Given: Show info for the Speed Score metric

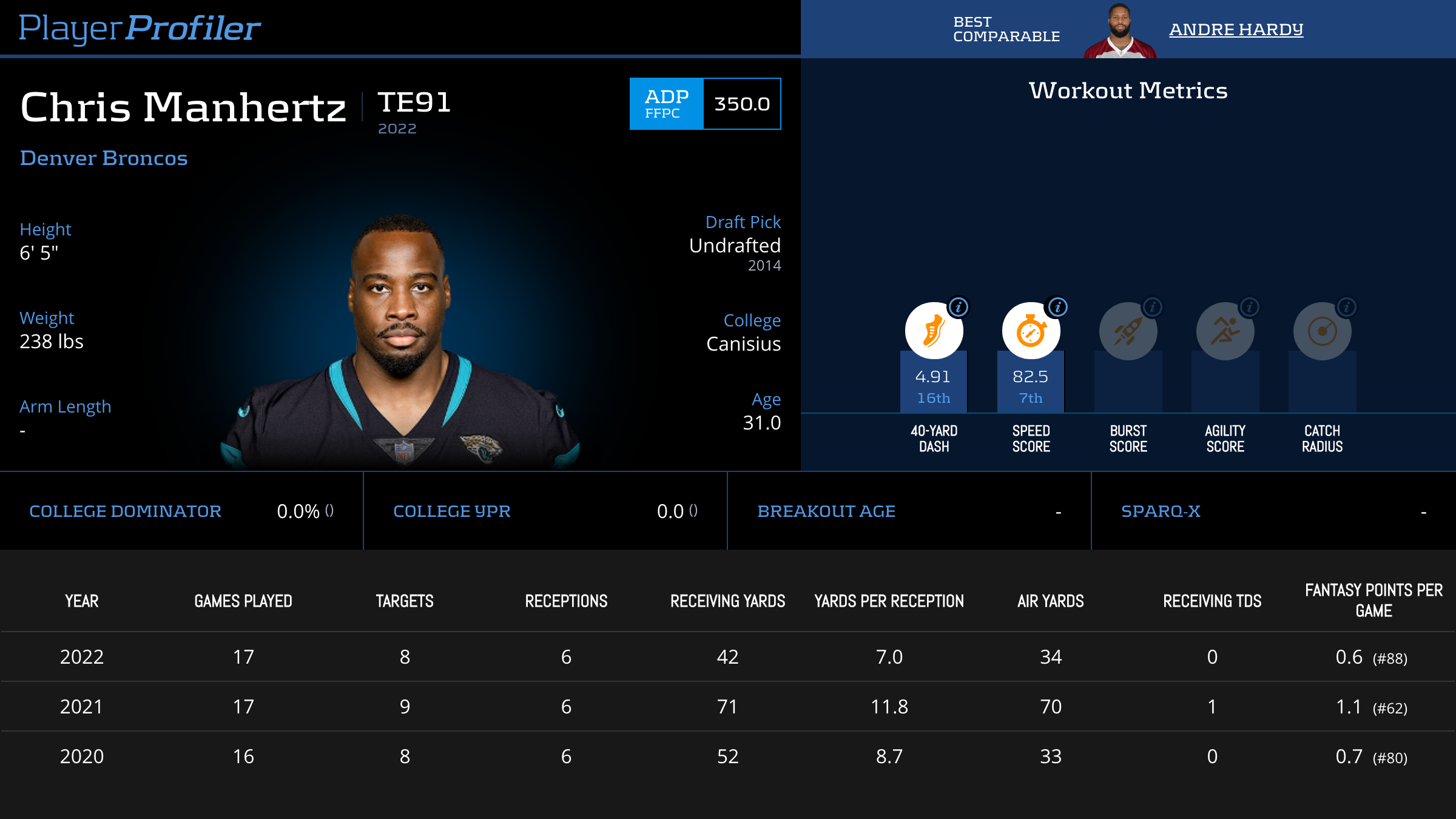Looking at the screenshot, I should (x=1057, y=307).
